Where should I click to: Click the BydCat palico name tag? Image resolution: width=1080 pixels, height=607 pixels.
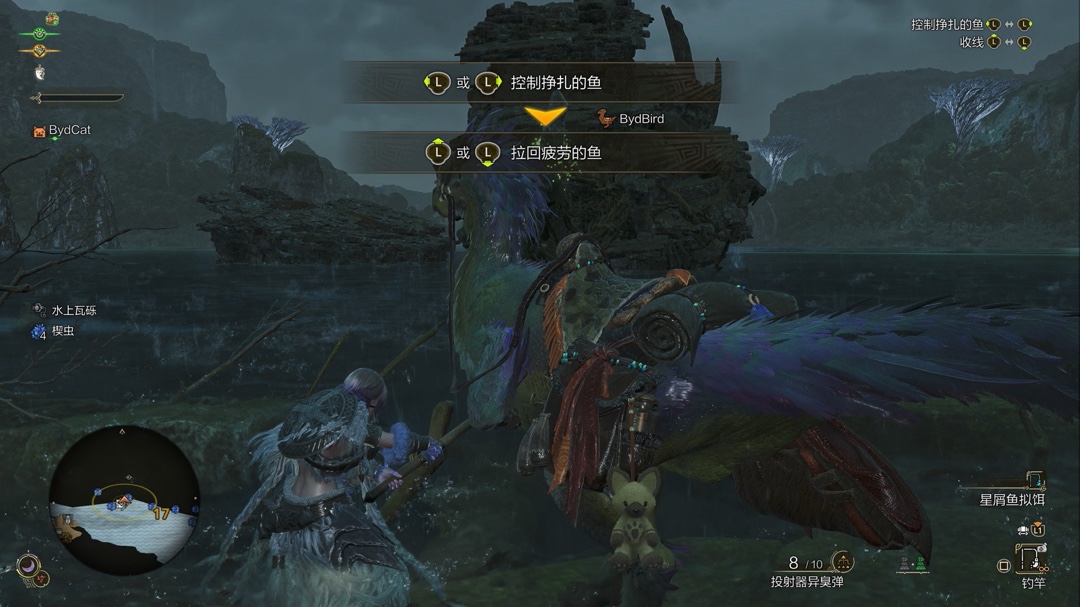click(x=69, y=130)
